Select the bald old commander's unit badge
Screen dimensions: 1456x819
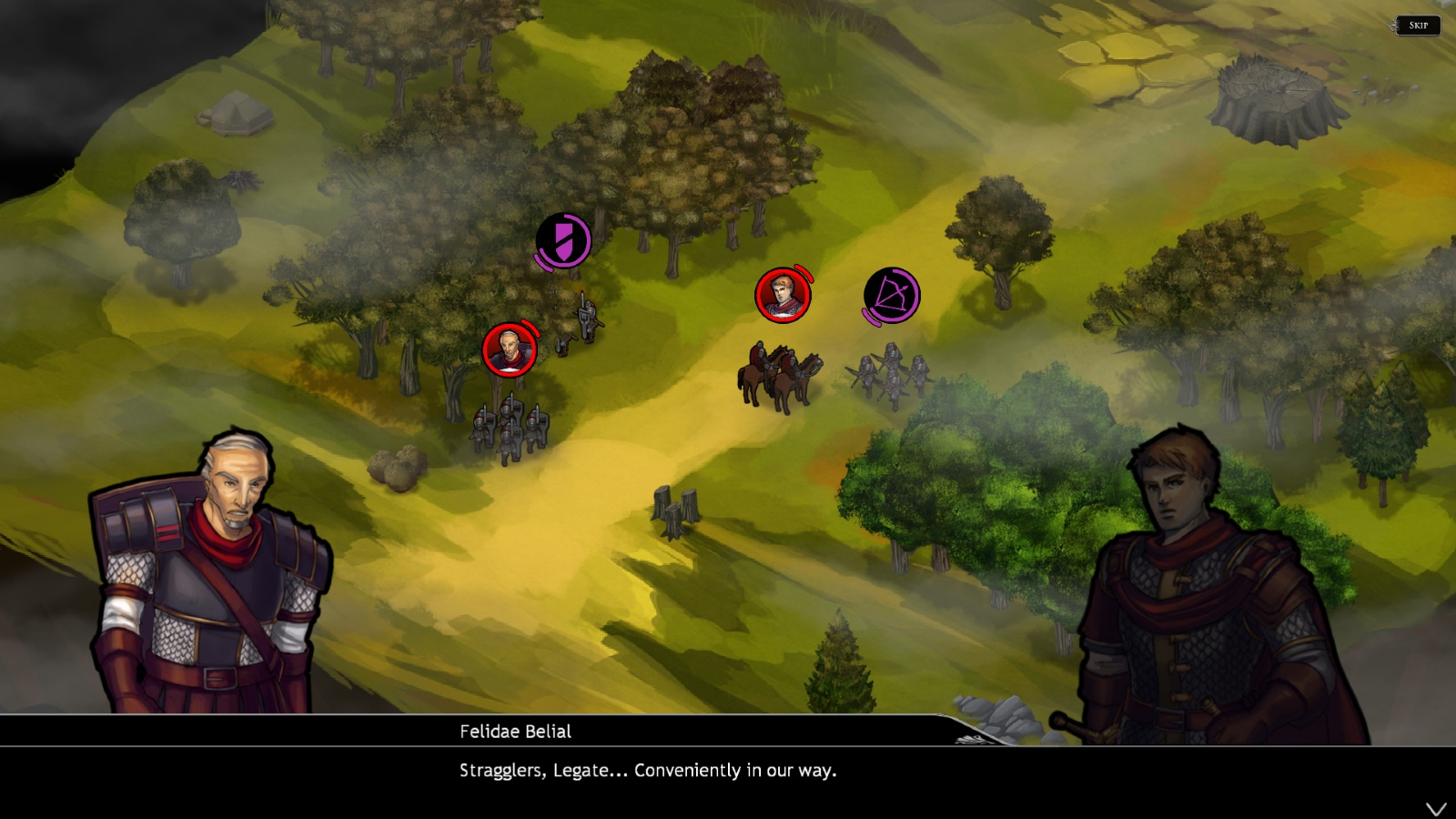click(510, 349)
